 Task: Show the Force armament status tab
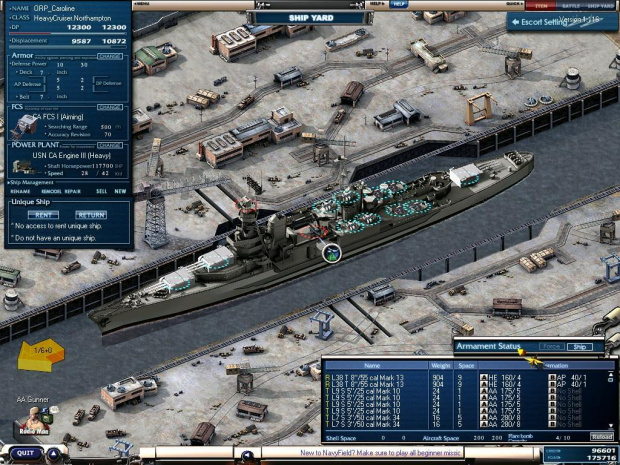coord(551,347)
